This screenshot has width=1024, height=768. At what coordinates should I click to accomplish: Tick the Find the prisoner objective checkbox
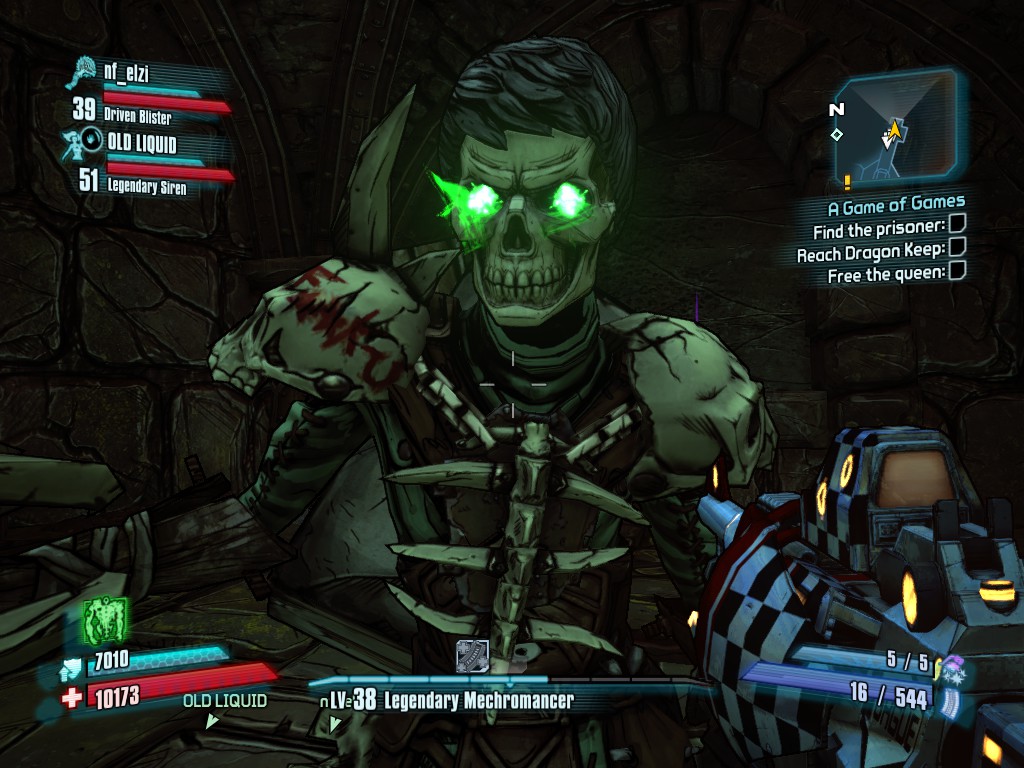pyautogui.click(x=957, y=227)
